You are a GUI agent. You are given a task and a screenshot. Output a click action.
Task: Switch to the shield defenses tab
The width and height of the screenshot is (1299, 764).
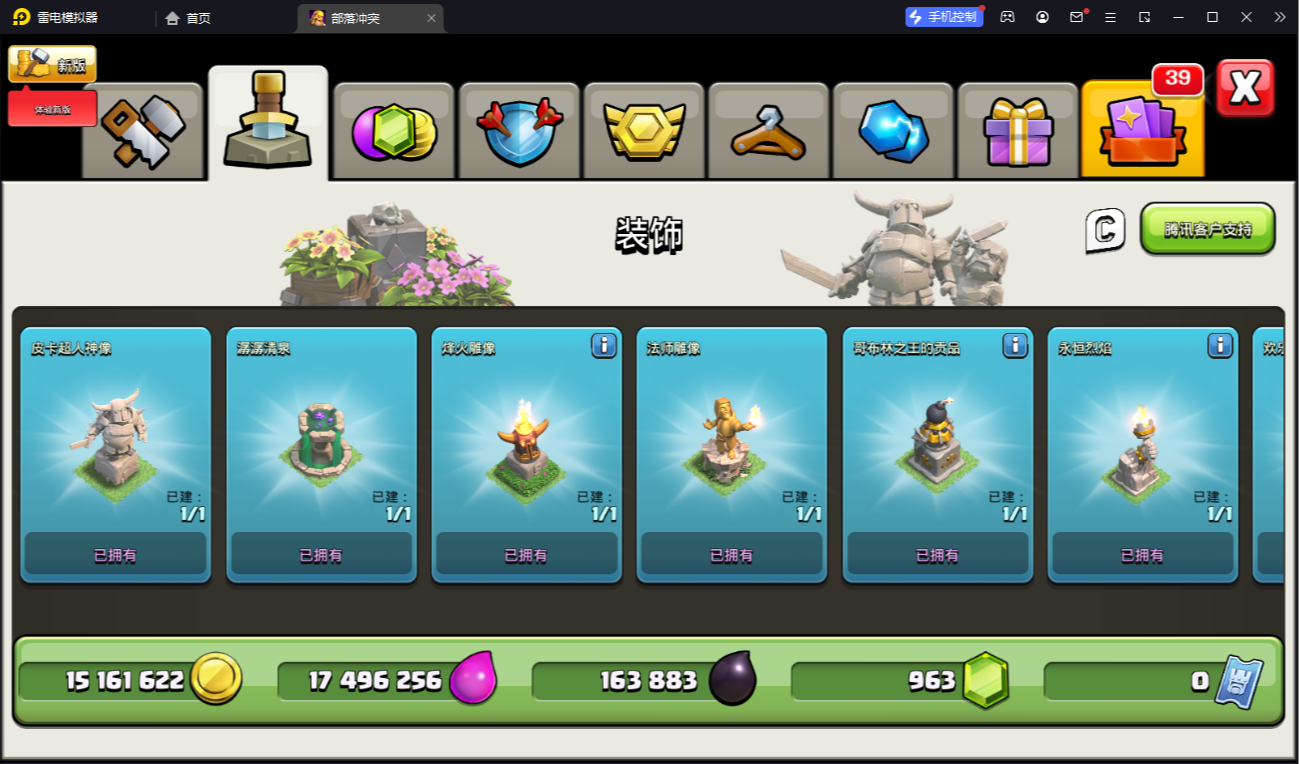pos(519,131)
